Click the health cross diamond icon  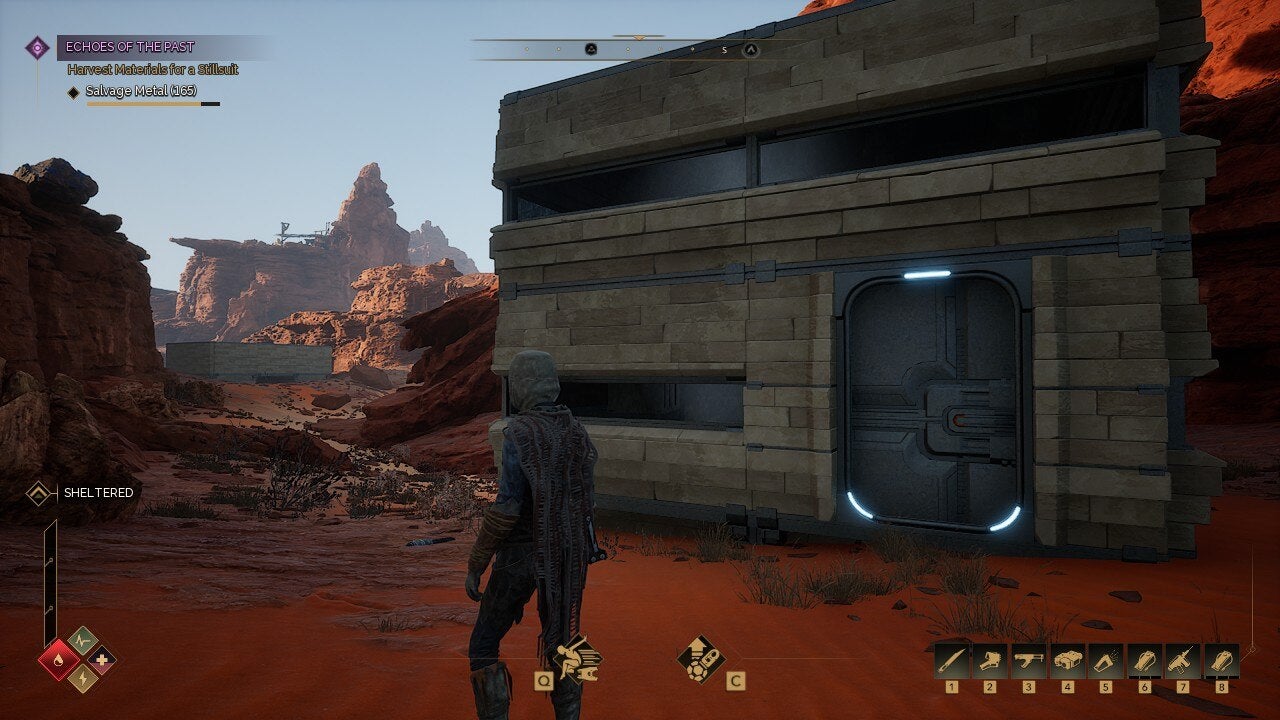(x=101, y=659)
